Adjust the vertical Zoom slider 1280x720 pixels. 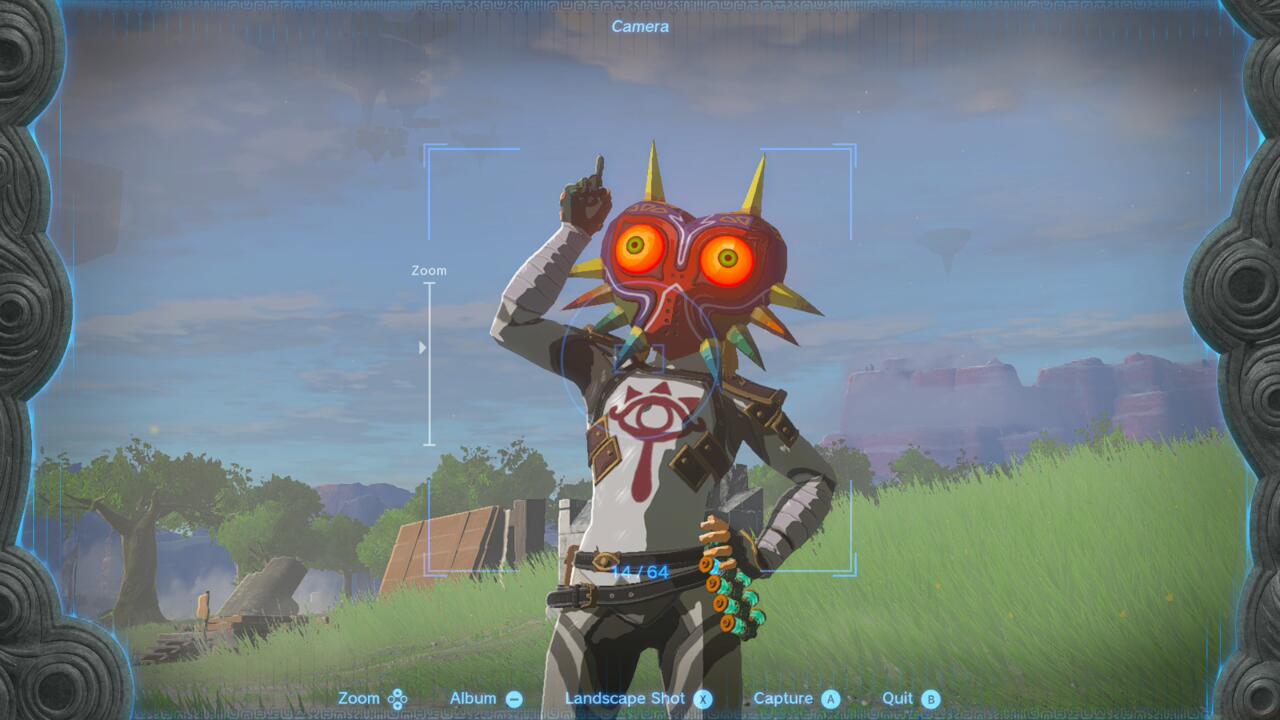432,365
